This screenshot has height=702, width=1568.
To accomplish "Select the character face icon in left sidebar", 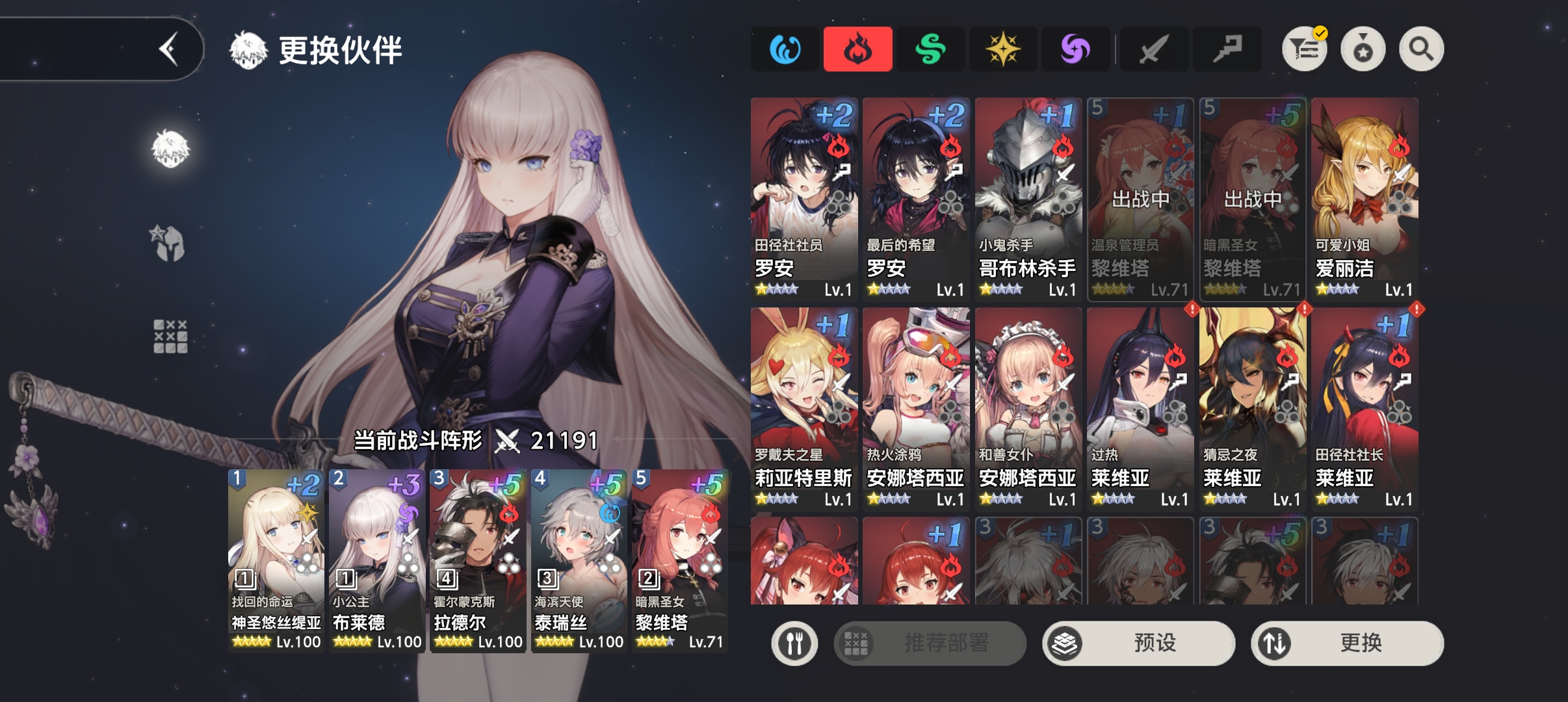I will (171, 148).
